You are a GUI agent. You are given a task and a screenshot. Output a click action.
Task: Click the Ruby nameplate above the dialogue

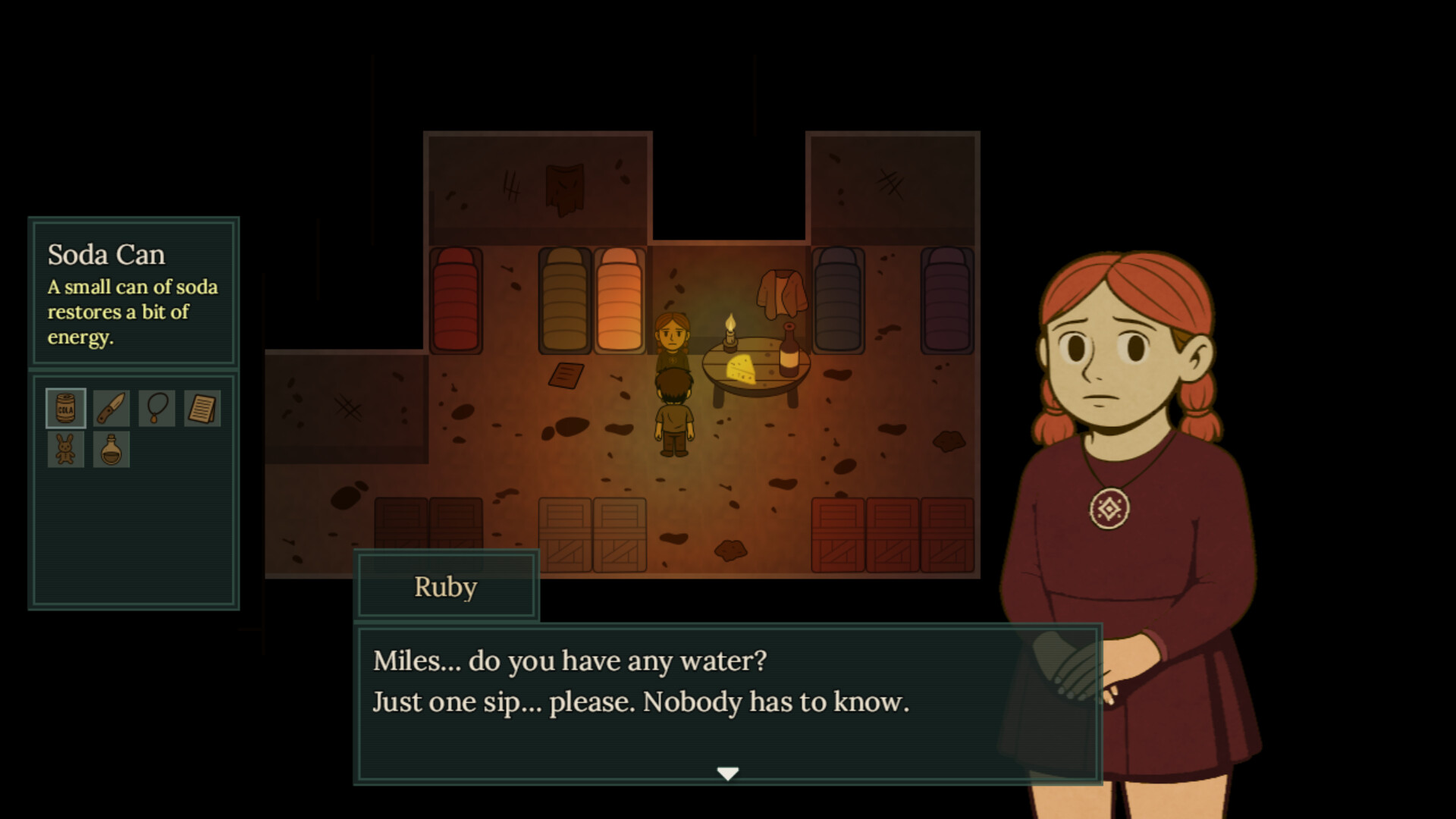(x=446, y=585)
